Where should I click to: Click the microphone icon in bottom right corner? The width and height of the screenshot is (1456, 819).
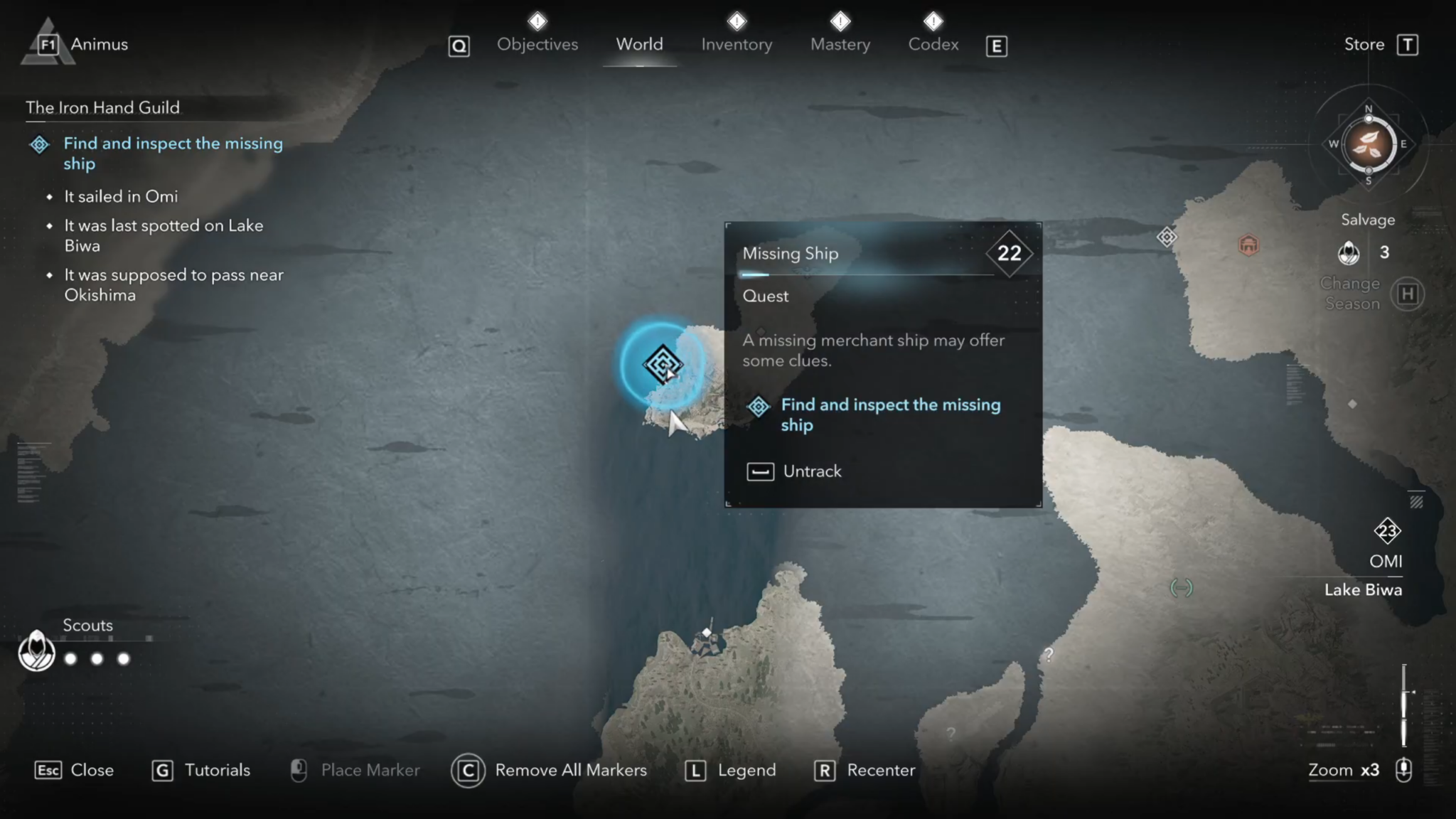1403,770
